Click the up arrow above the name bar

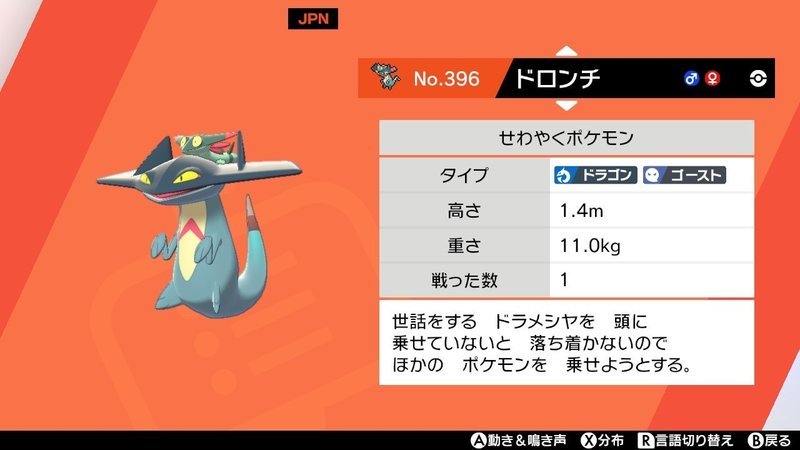[x=565, y=51]
